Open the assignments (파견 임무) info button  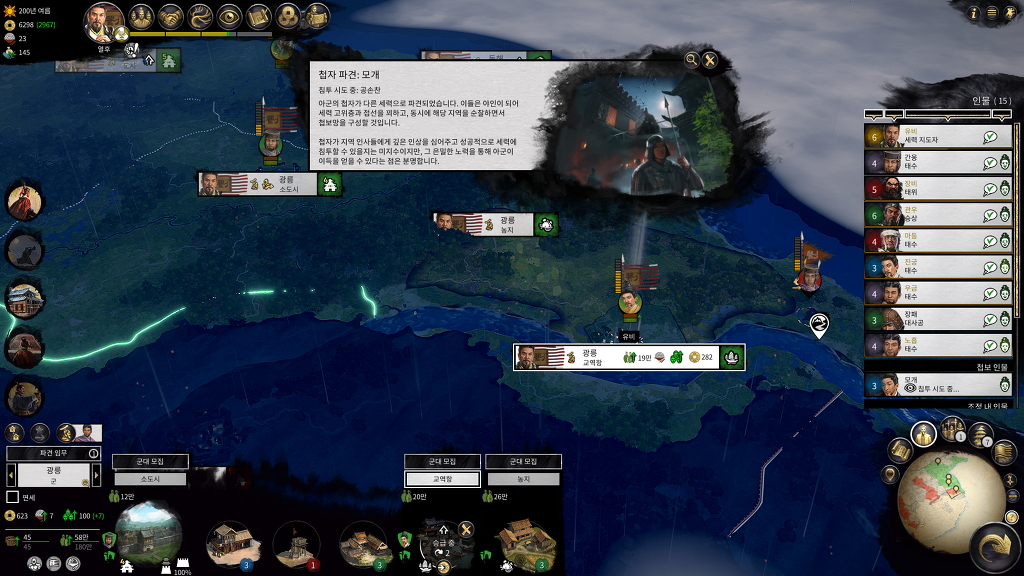[94, 453]
